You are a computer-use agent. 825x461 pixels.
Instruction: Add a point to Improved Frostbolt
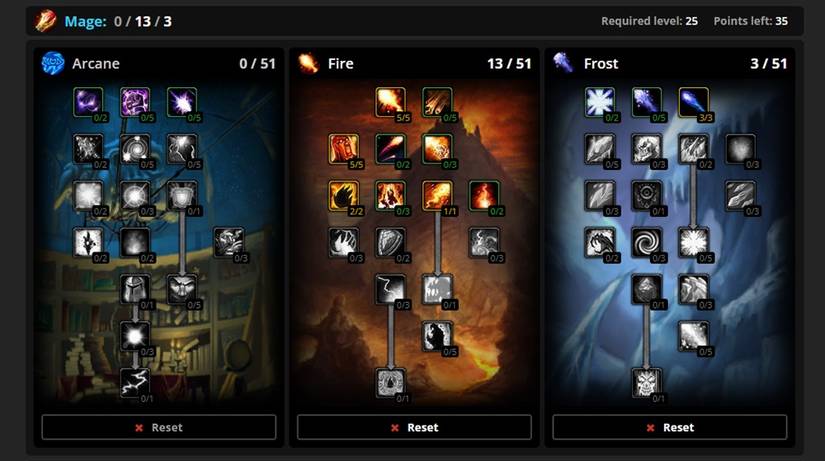coord(647,102)
